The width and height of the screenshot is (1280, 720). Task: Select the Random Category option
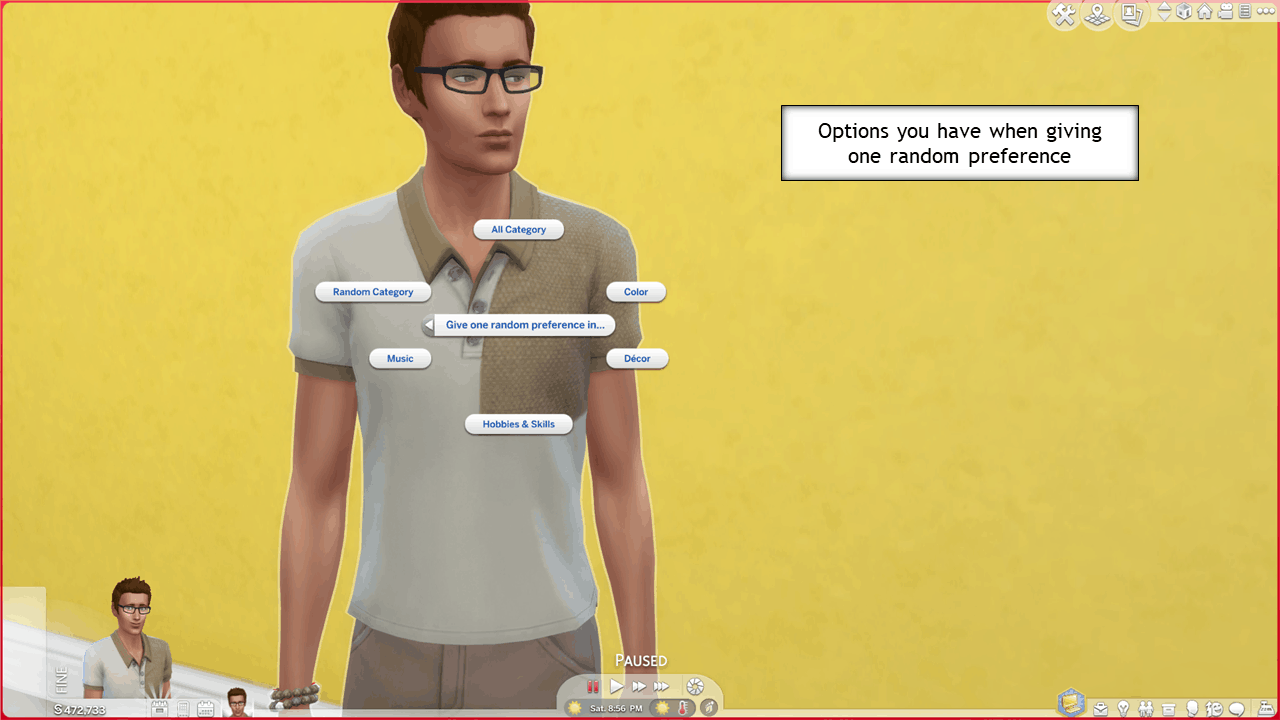373,292
